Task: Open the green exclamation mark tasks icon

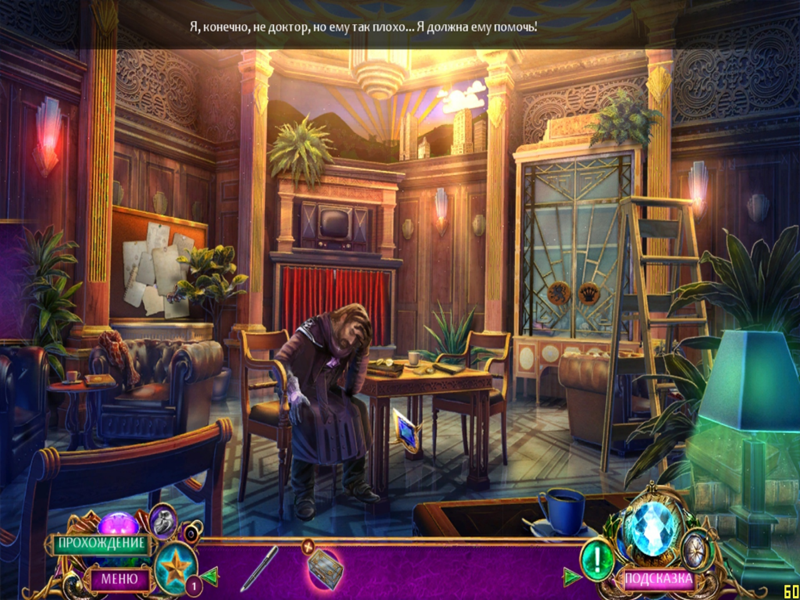Action: (598, 557)
